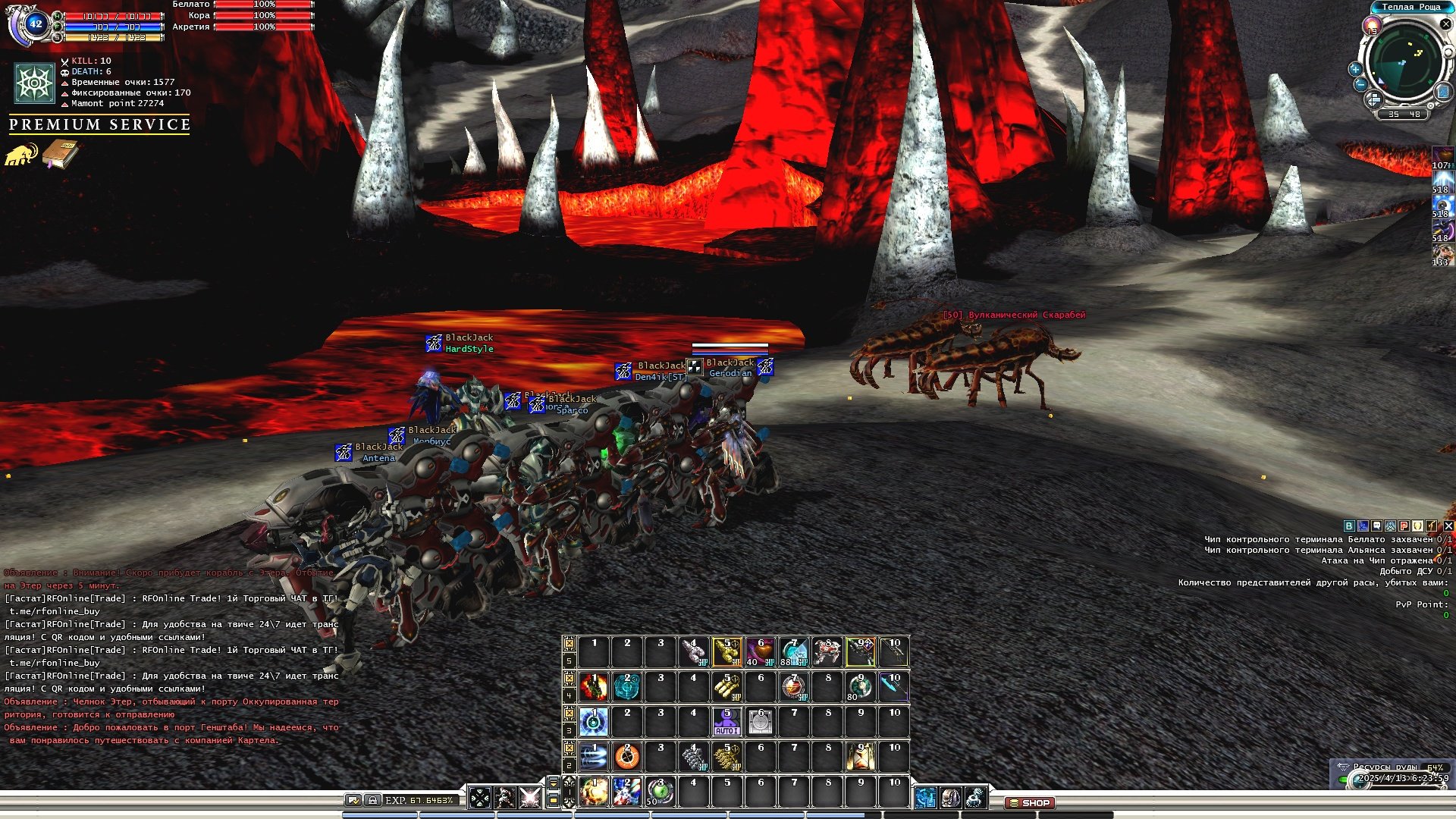Open the mammoth premium service icon
The height and width of the screenshot is (819, 1456).
[x=20, y=155]
